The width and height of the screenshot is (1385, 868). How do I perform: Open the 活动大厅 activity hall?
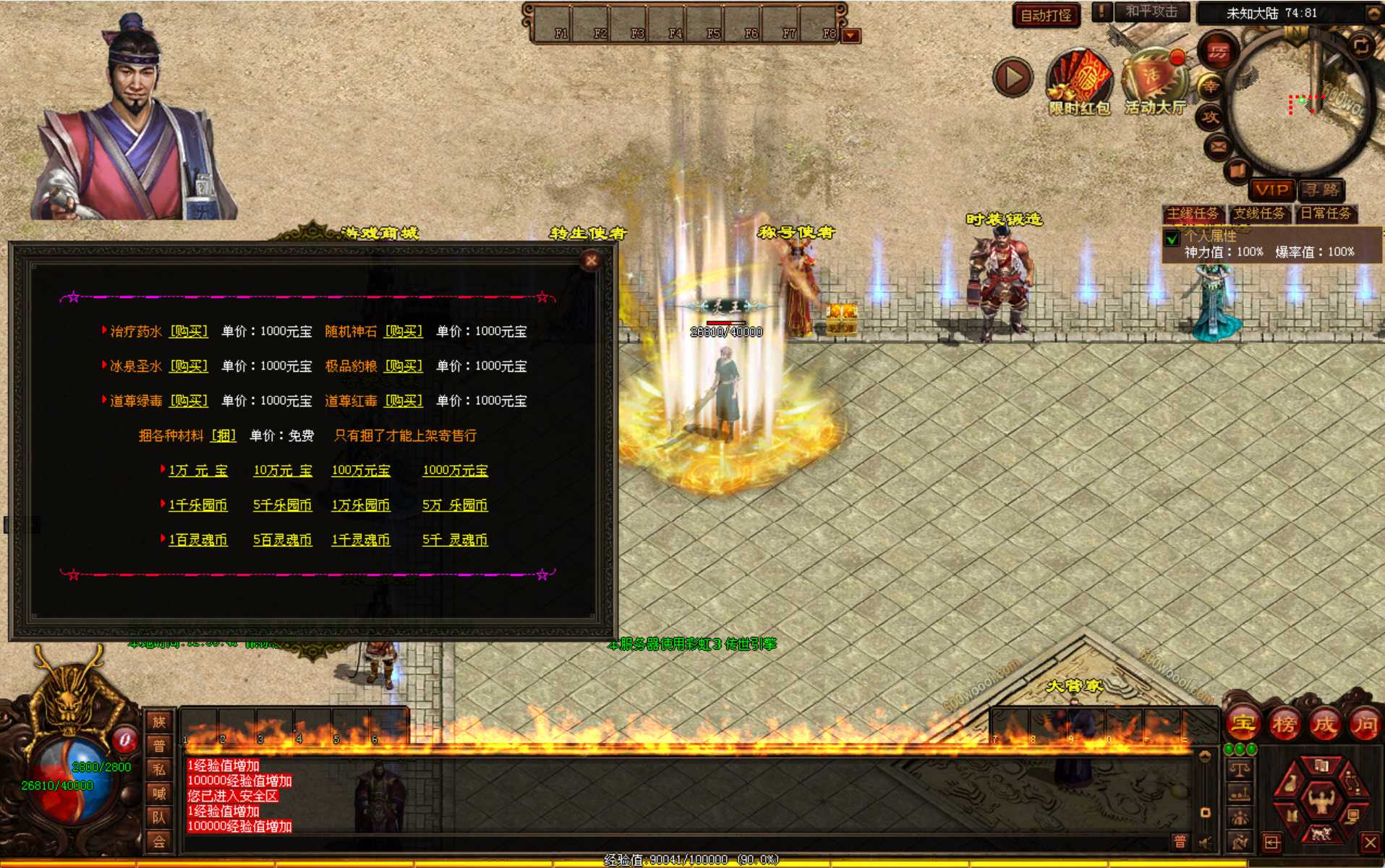coord(1154,83)
